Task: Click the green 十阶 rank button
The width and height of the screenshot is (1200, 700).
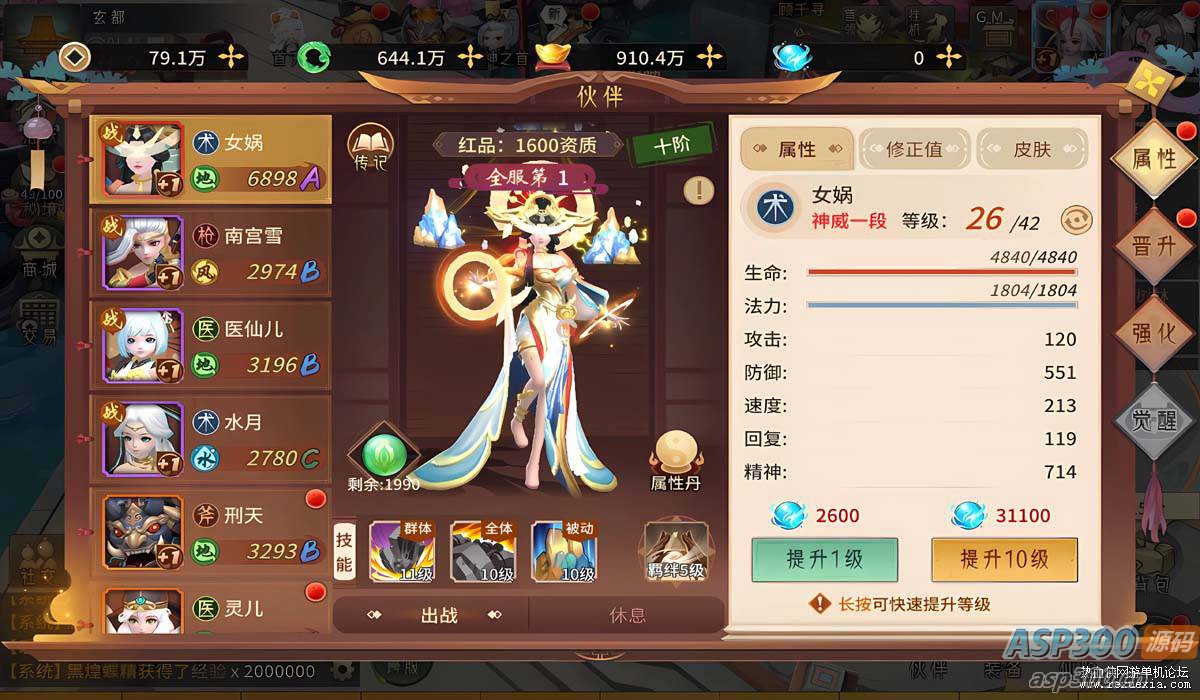Action: pyautogui.click(x=672, y=145)
